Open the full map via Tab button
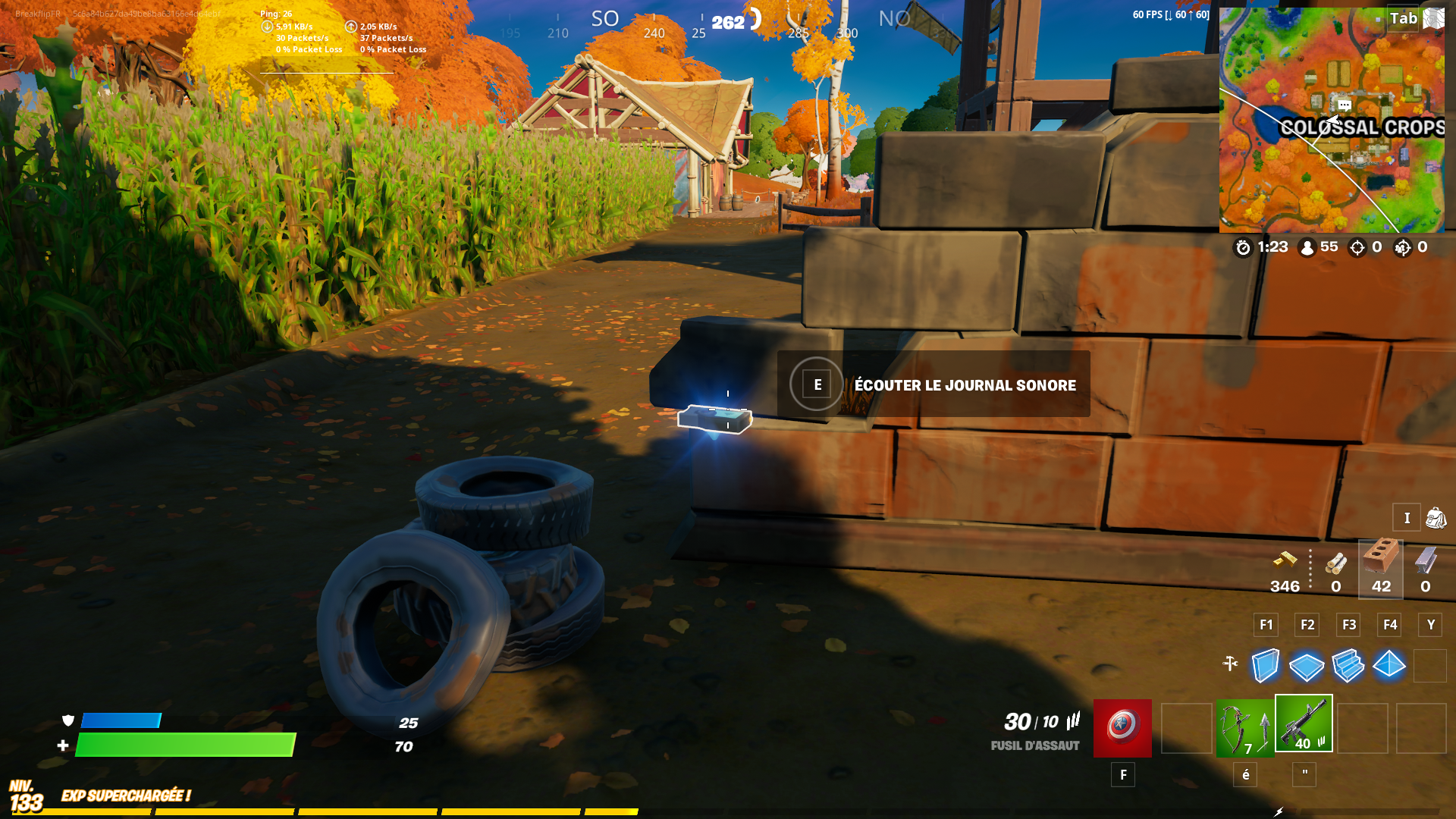Image resolution: width=1456 pixels, height=819 pixels. 1401,19
